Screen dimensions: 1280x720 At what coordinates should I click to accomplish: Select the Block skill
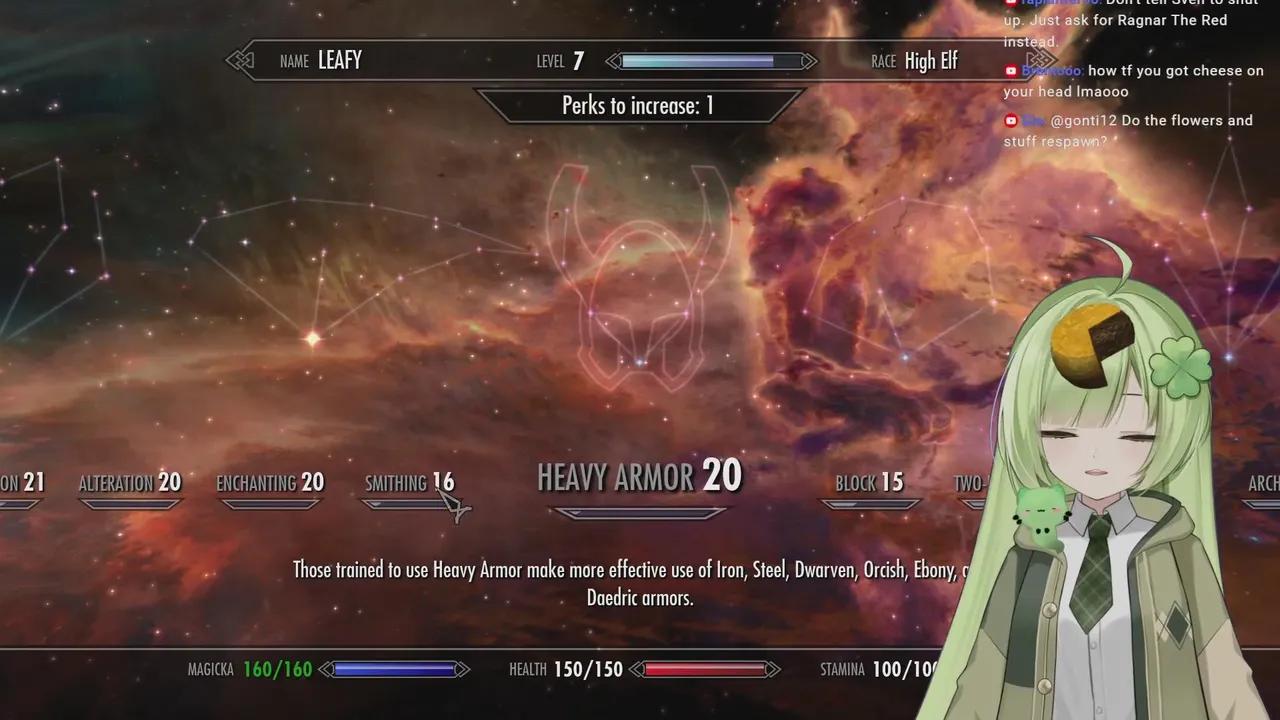[869, 483]
